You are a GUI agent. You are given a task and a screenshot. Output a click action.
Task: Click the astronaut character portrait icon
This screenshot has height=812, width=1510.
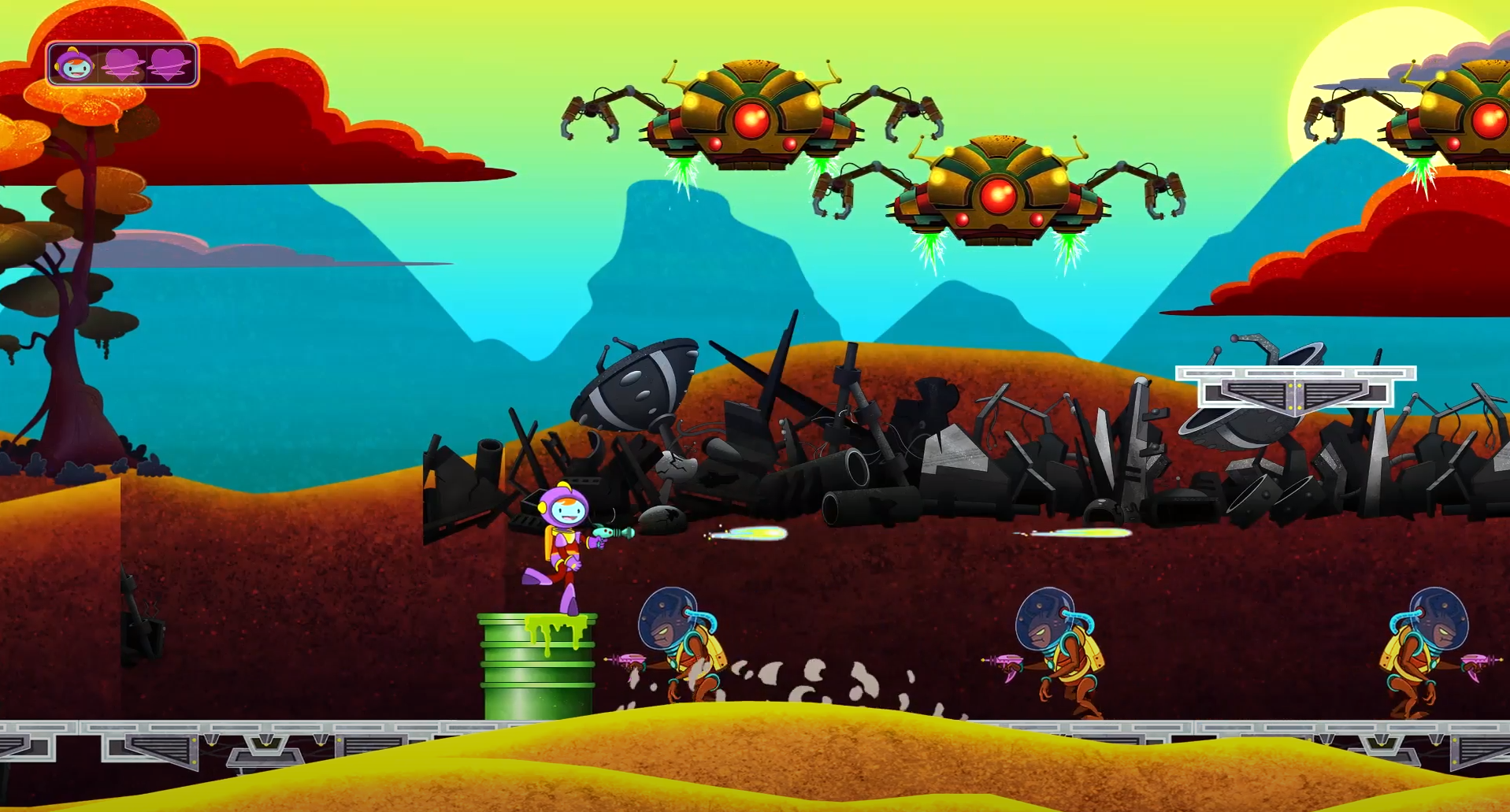(x=74, y=65)
